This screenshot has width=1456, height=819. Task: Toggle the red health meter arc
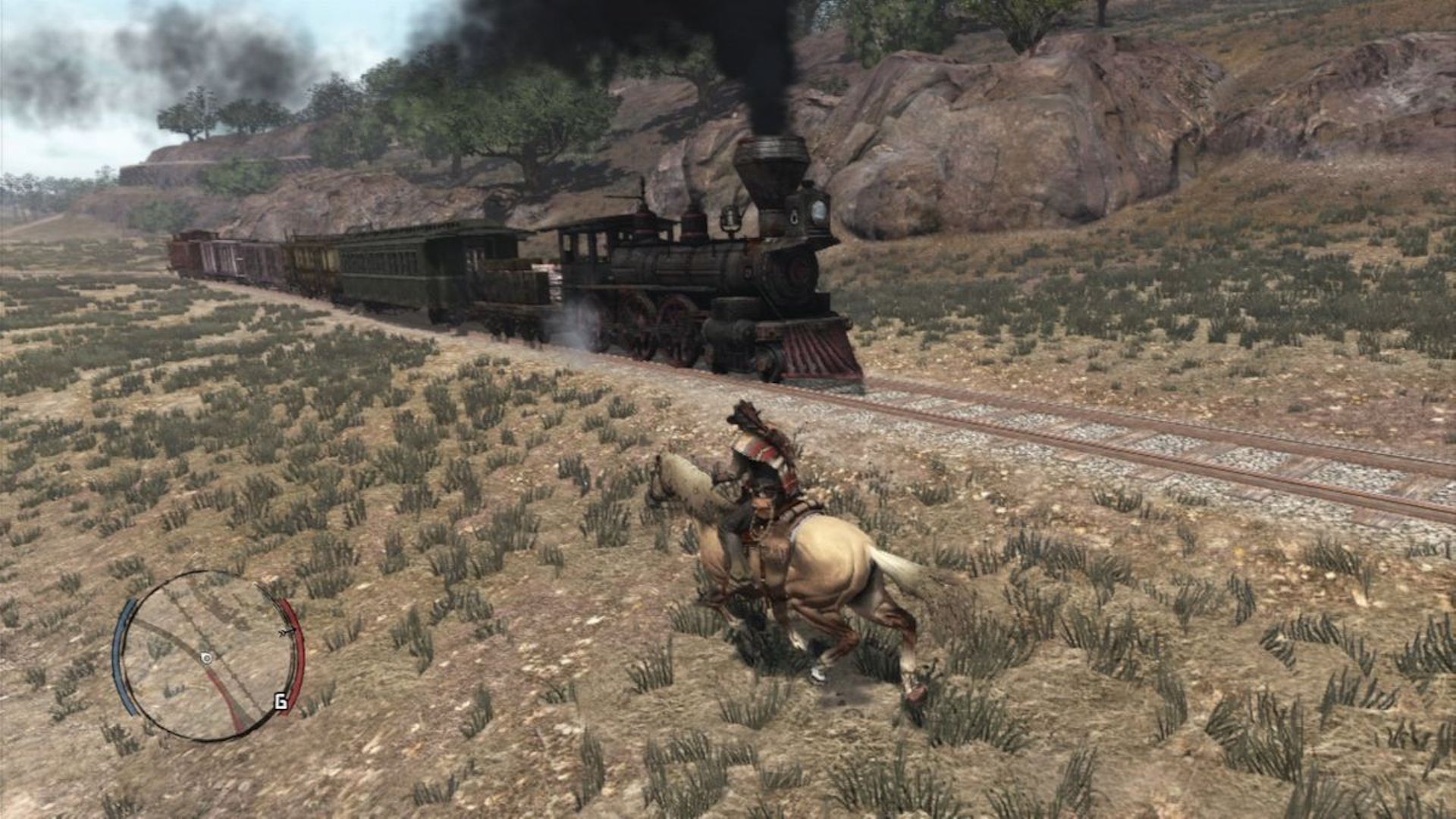pyautogui.click(x=297, y=654)
